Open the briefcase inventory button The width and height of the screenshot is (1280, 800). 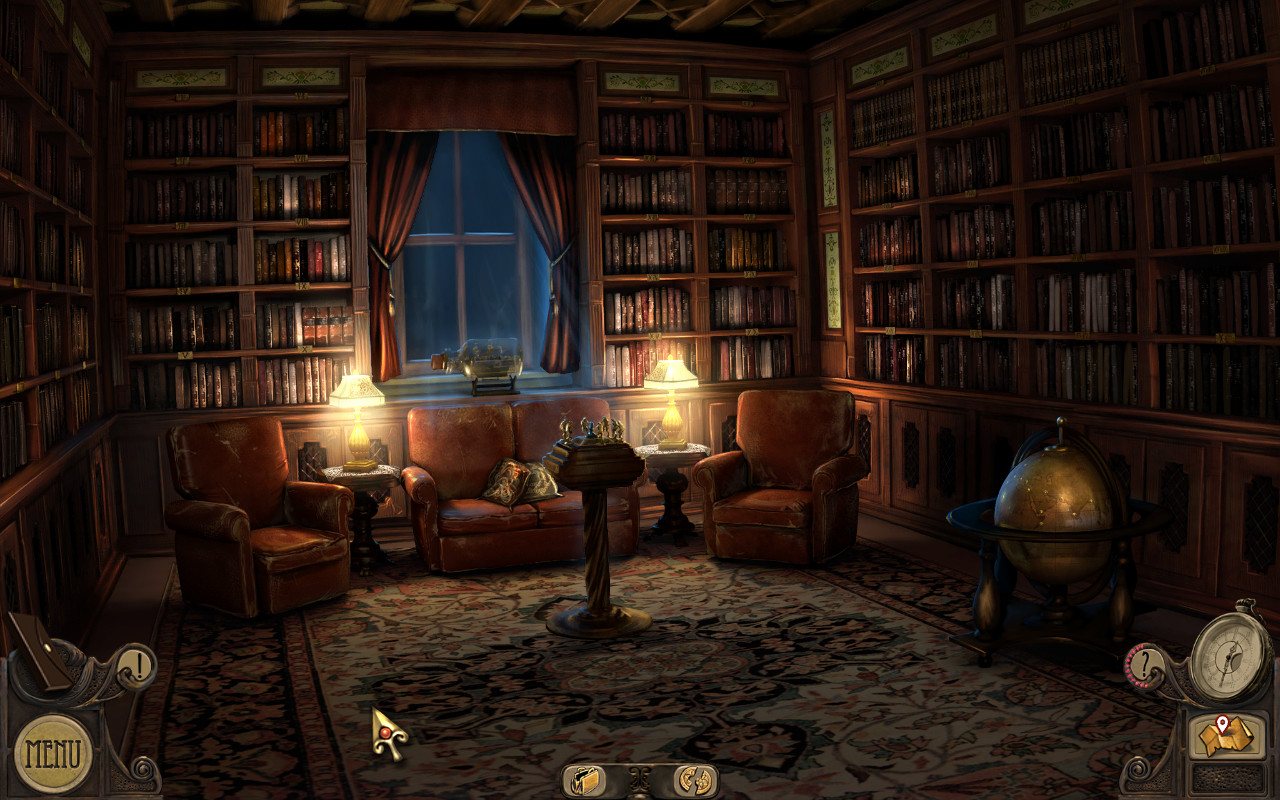click(x=586, y=779)
